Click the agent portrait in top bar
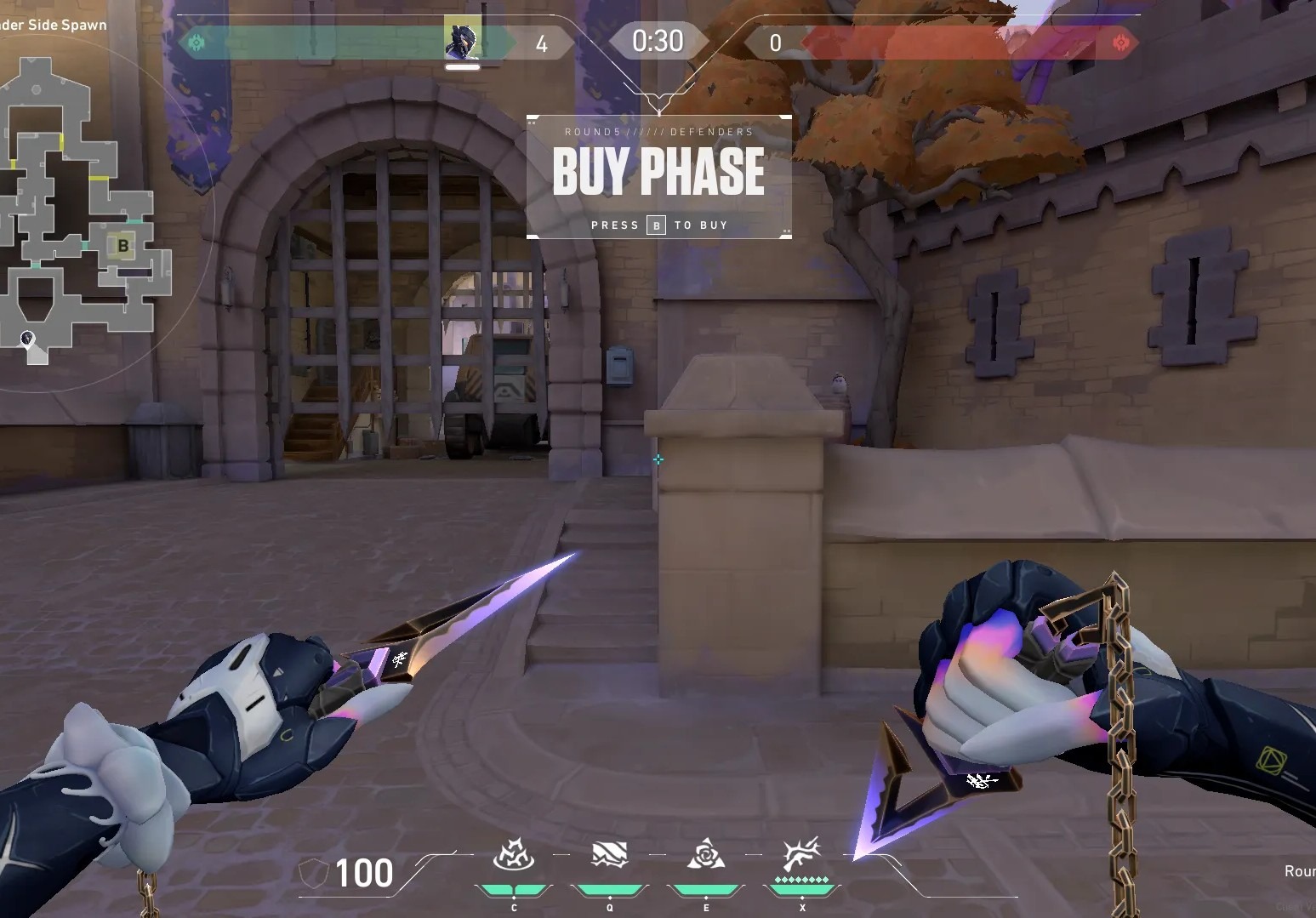 point(462,40)
